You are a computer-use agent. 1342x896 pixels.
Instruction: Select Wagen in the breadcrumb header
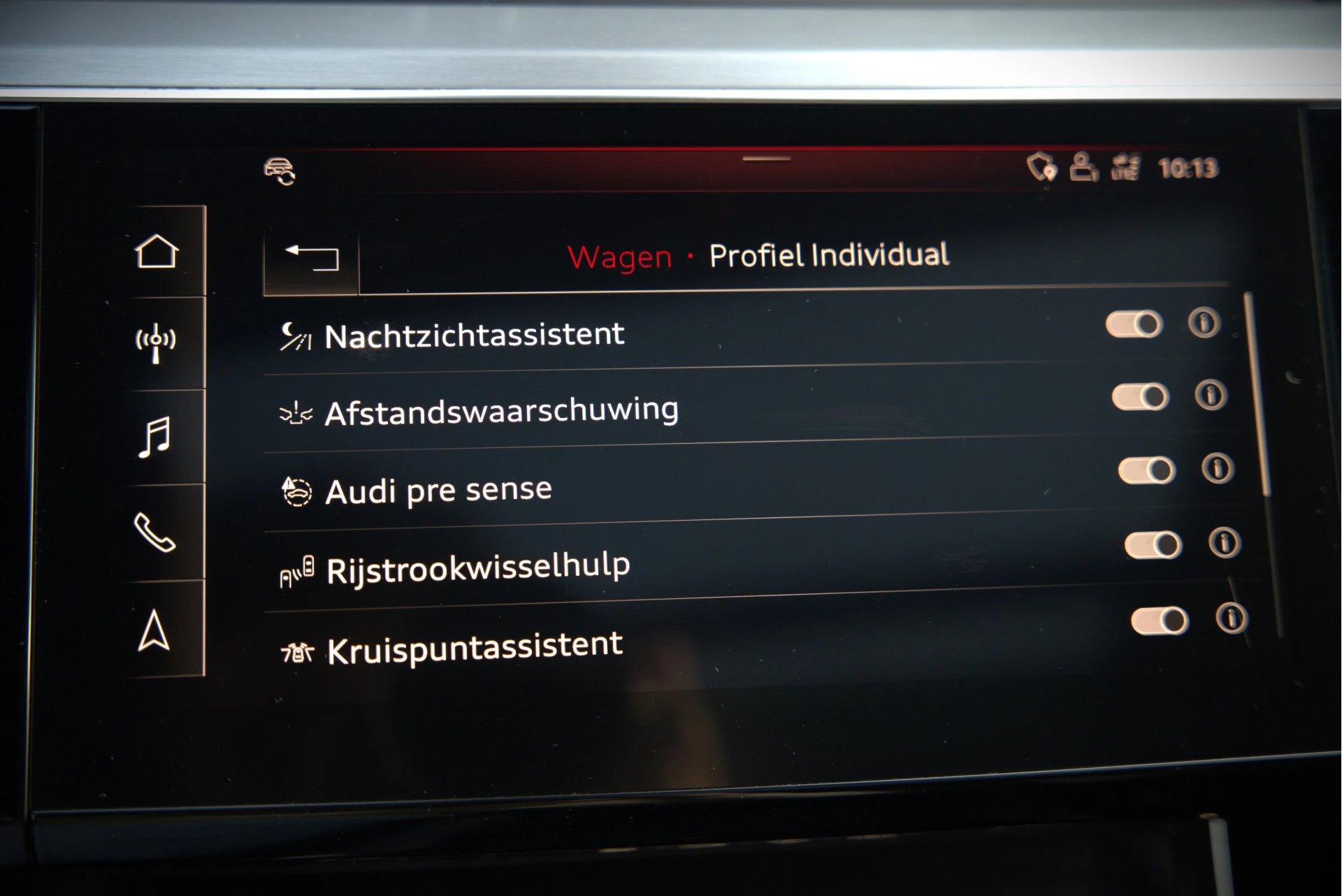pos(619,258)
